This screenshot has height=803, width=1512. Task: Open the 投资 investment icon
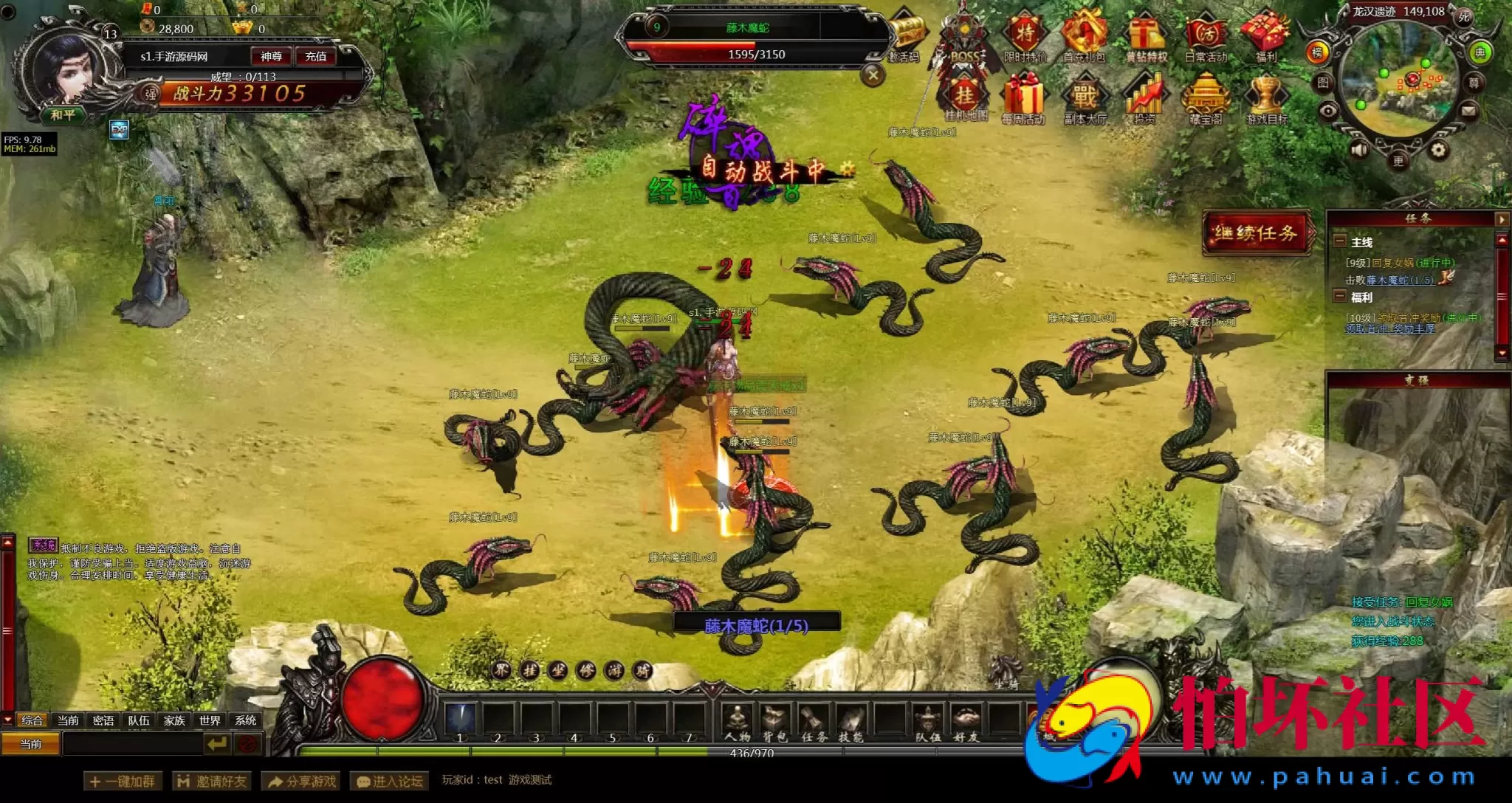[x=1144, y=98]
